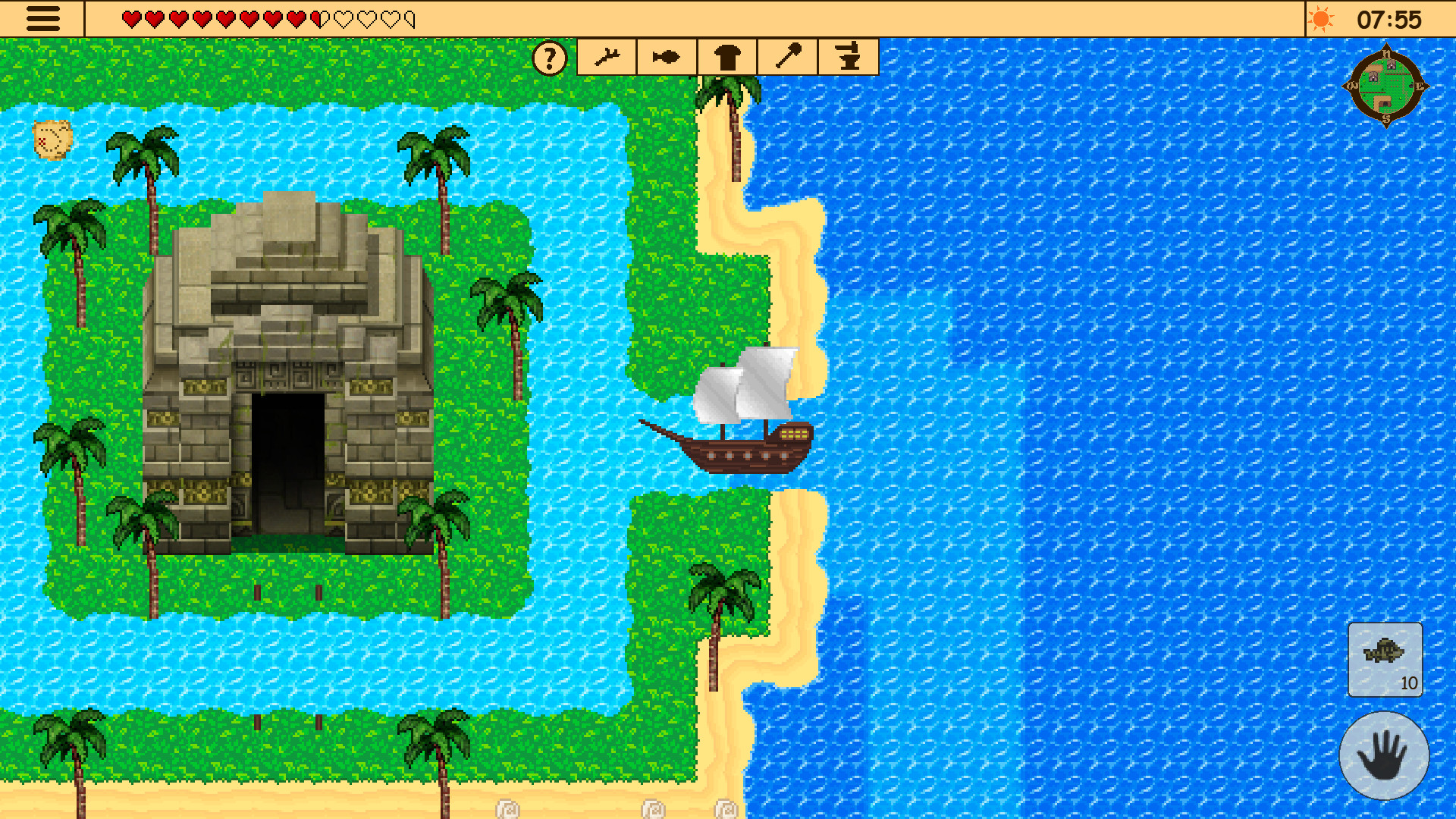Select the branch gathering tool in the toolbar
Viewport: 1456px width, 819px height.
pos(607,55)
